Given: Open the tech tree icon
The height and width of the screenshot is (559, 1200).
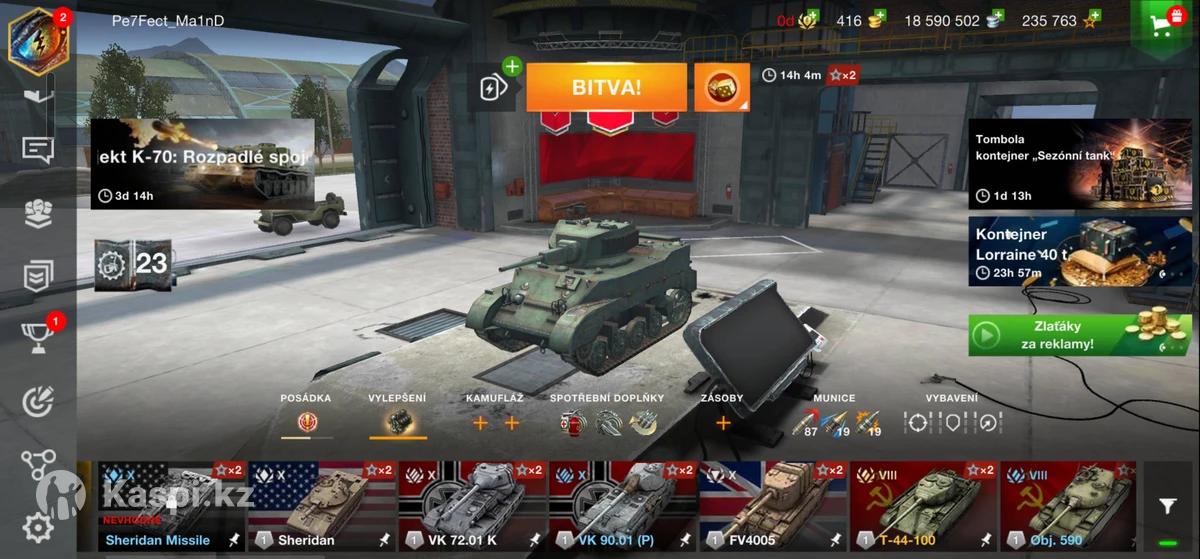Looking at the screenshot, I should pos(38,464).
